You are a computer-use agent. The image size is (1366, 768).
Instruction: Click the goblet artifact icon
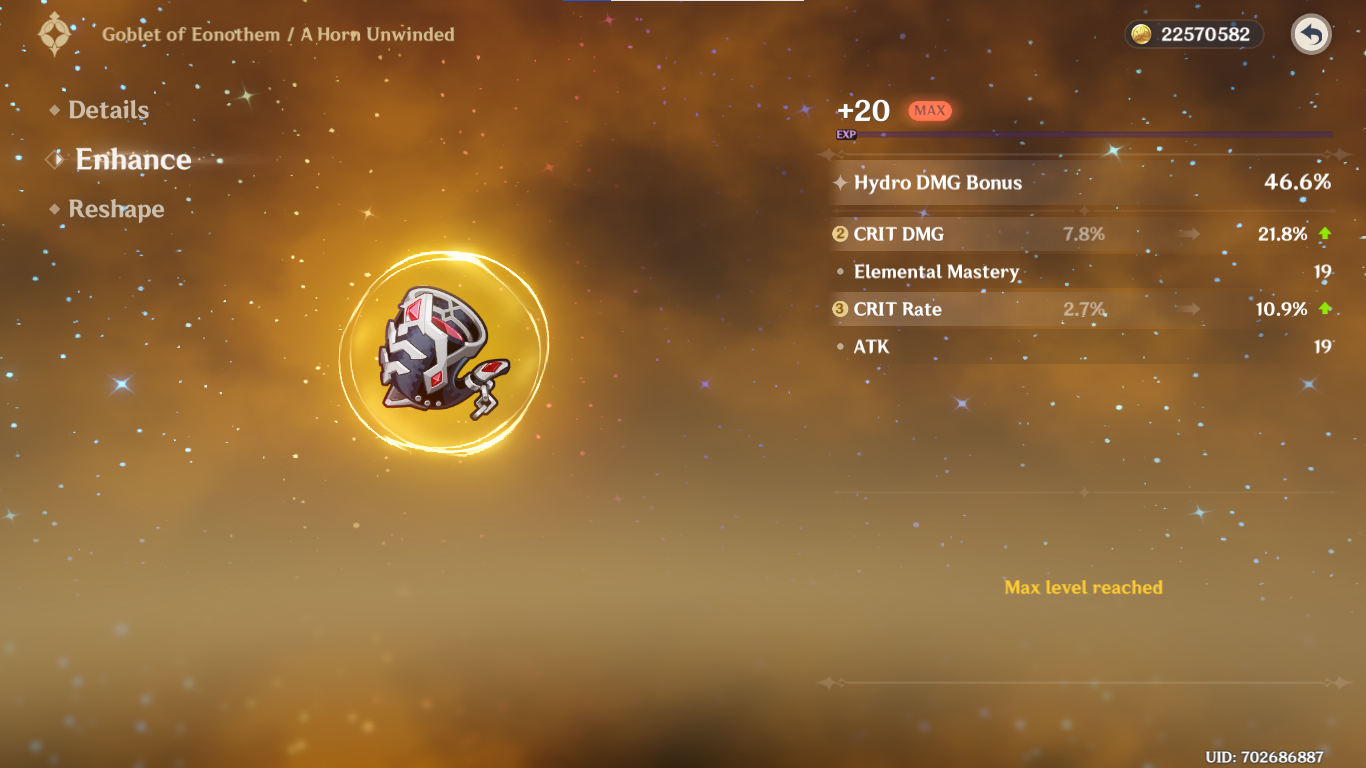(441, 350)
